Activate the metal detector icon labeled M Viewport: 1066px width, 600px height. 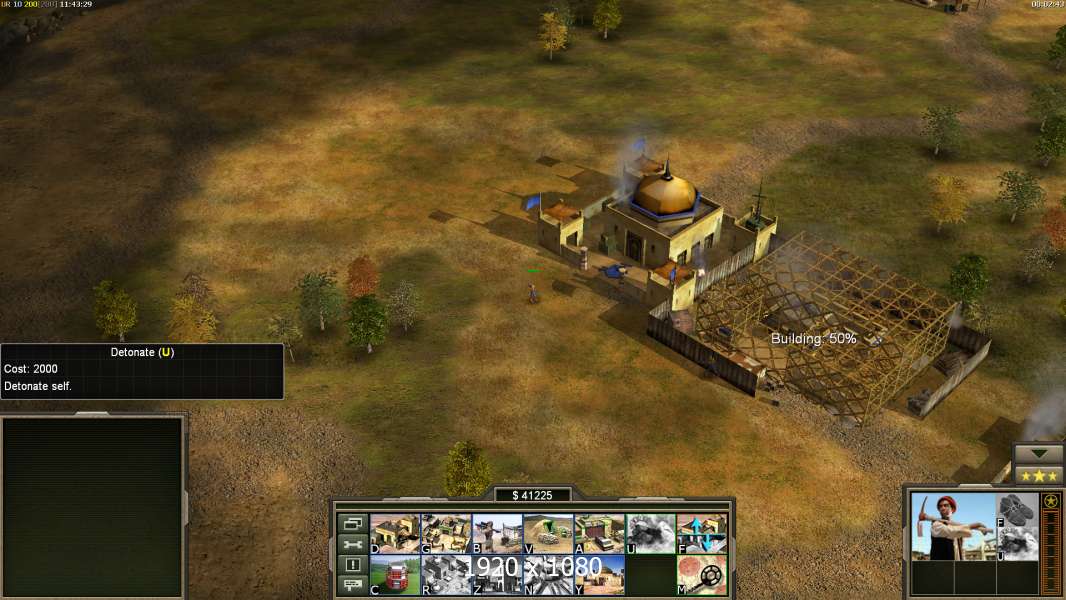702,574
